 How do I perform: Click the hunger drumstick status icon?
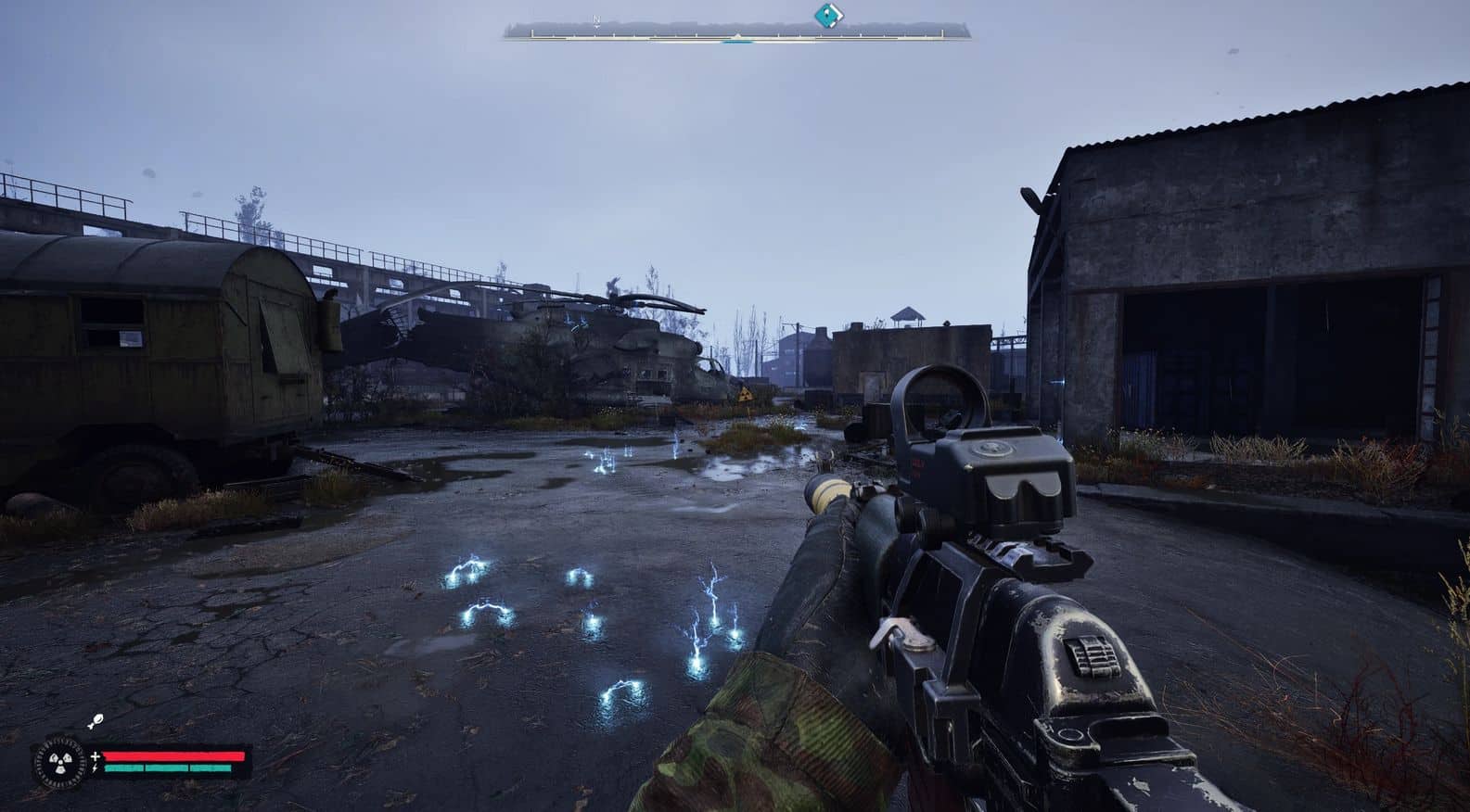pyautogui.click(x=95, y=721)
